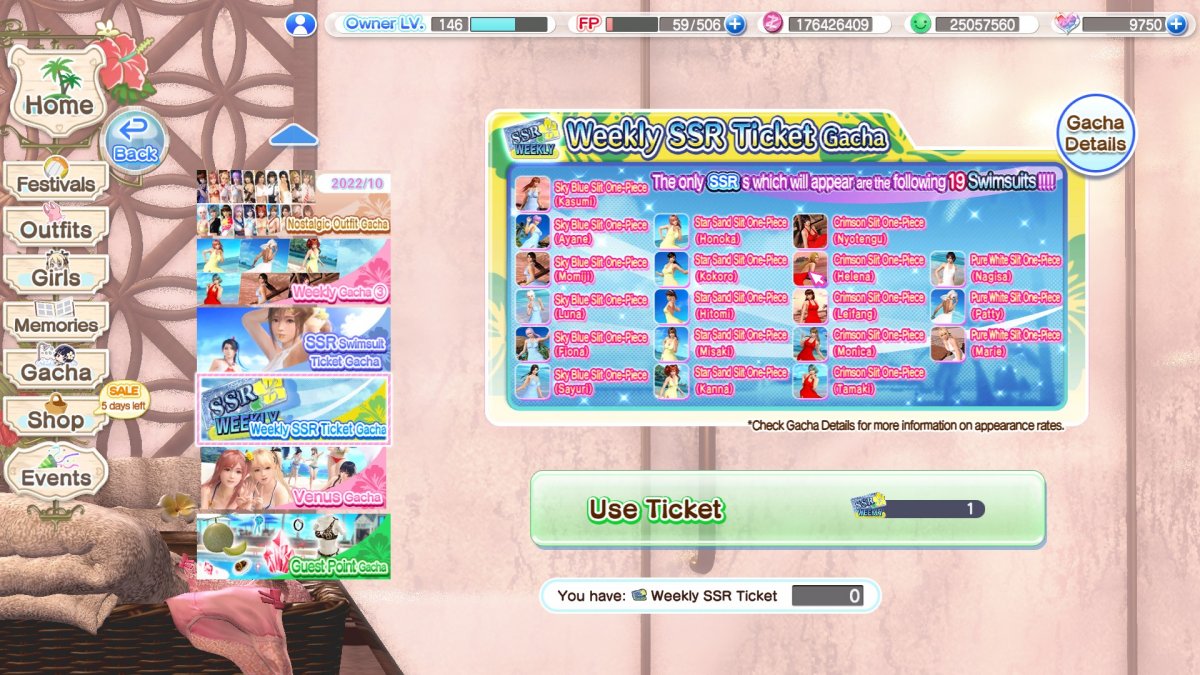Use a Weekly SSR ticket

[x=787, y=509]
